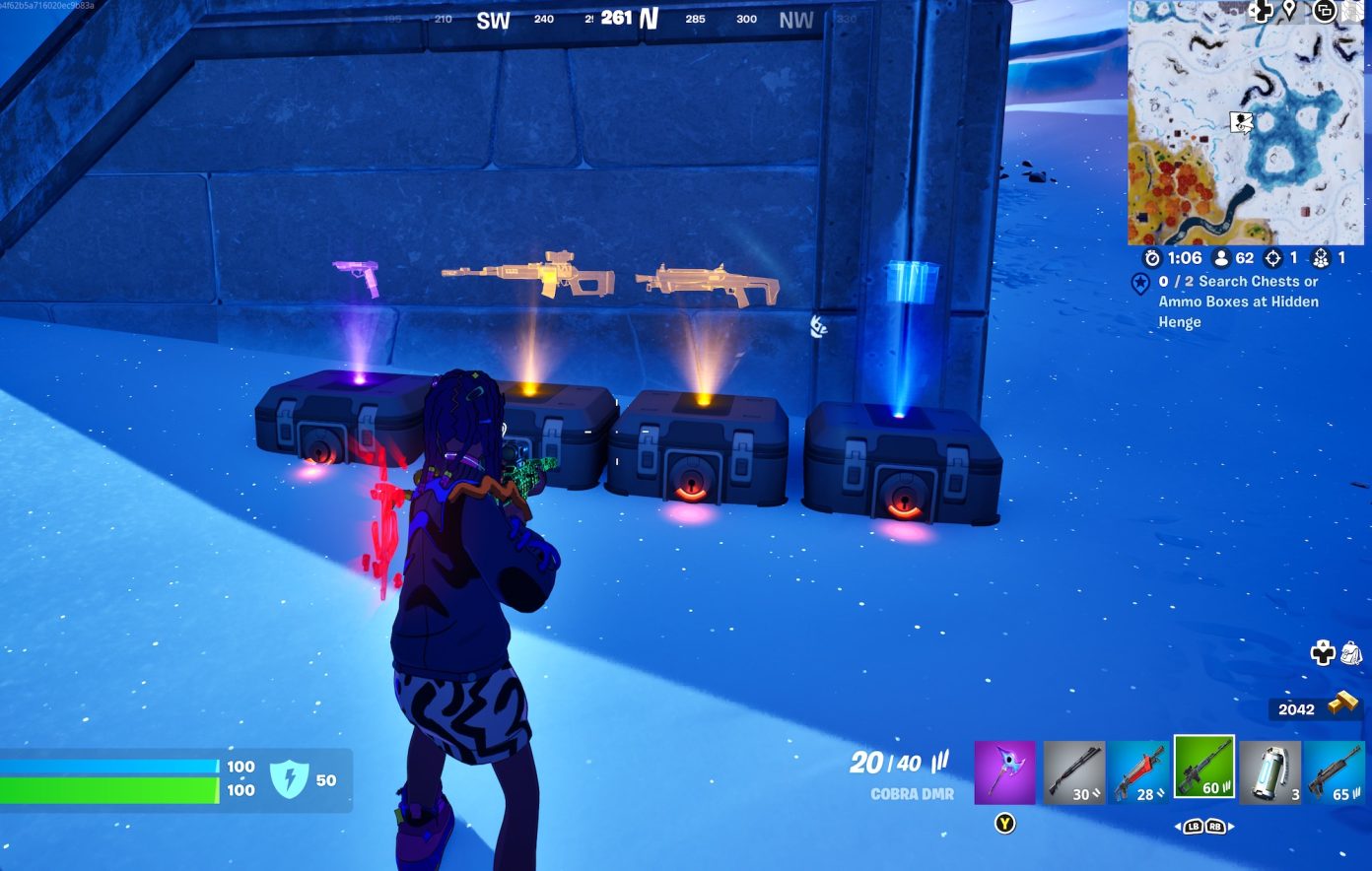This screenshot has width=1372, height=871.
Task: Click the gold bars currency icon
Action: point(1343,701)
